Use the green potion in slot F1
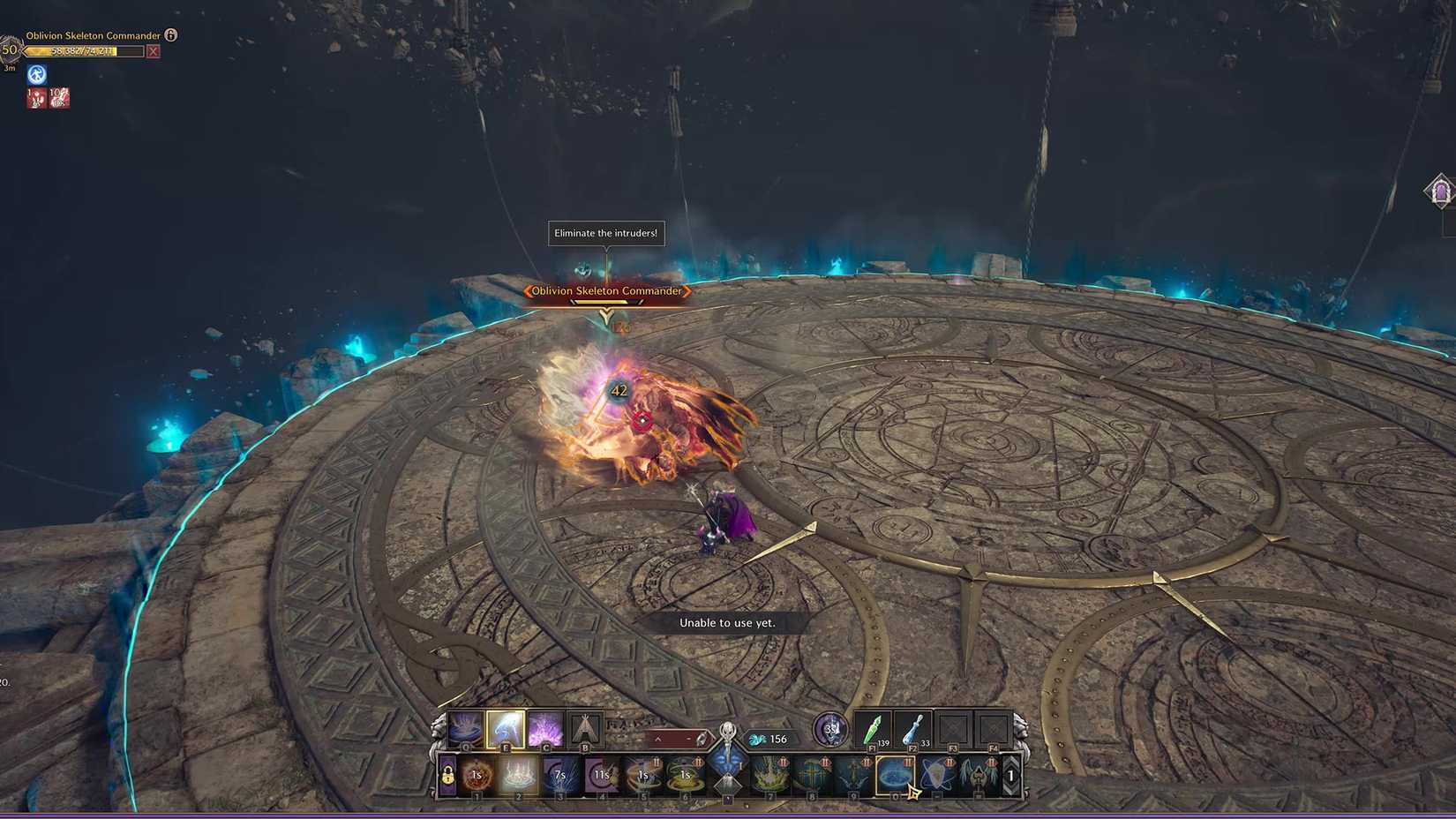Screen dimensions: 1456x819 [x=872, y=731]
